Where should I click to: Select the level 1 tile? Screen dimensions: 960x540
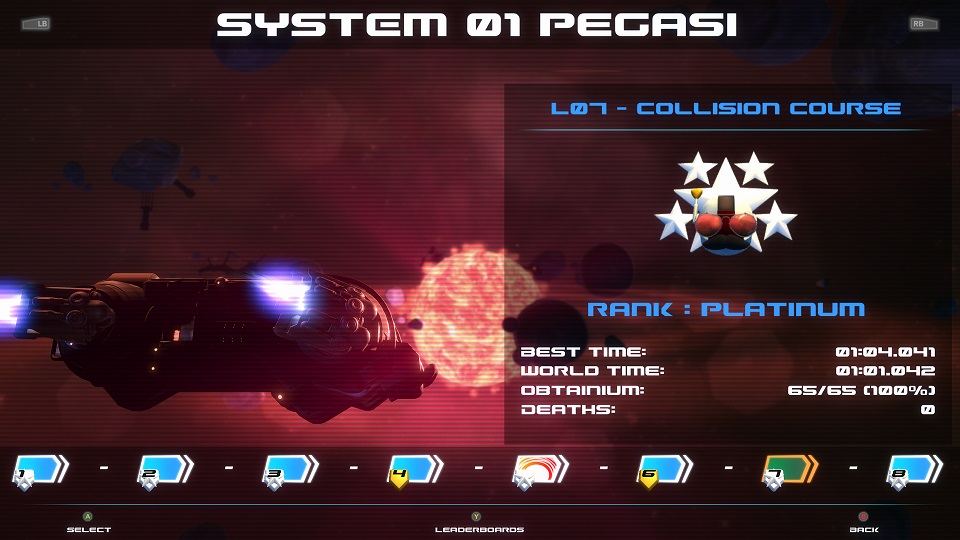click(40, 469)
